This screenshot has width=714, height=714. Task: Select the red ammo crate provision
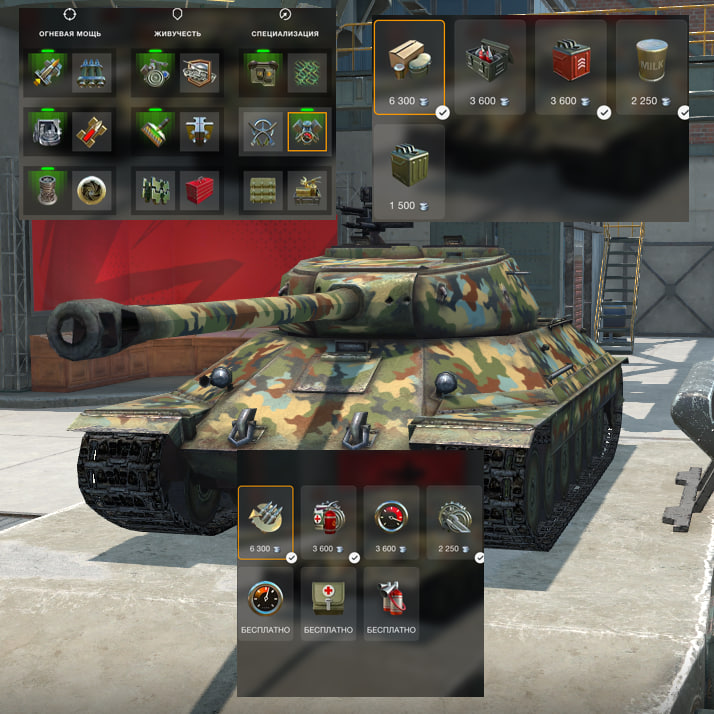(571, 66)
